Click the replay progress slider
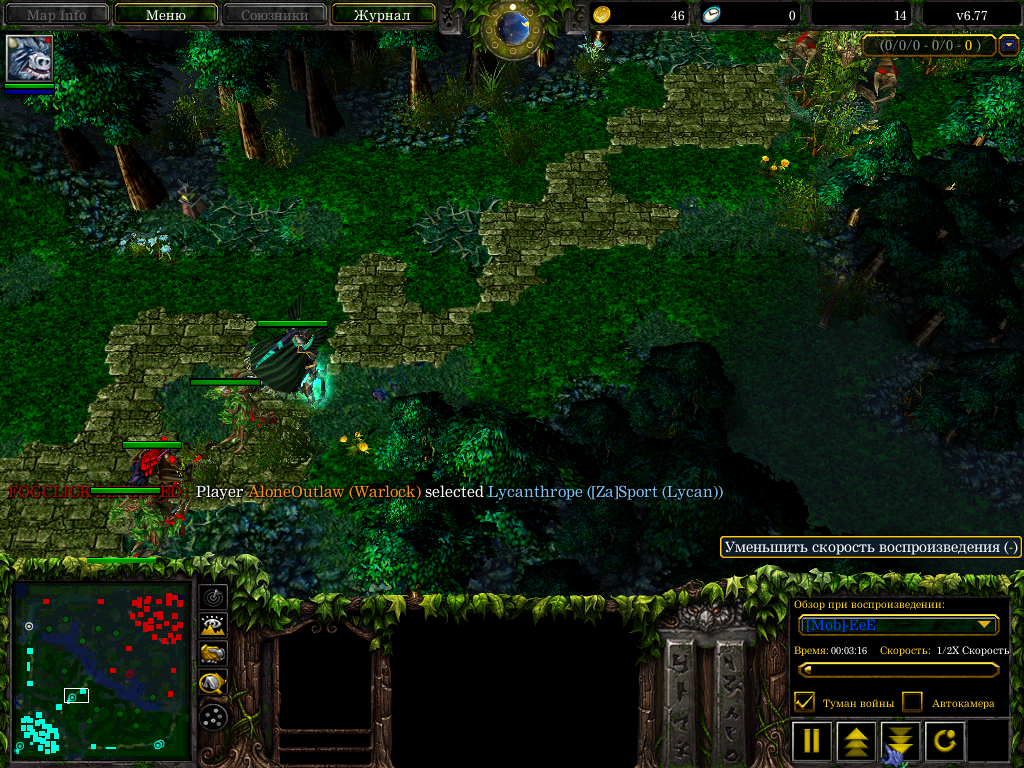1024x768 pixels. 898,670
